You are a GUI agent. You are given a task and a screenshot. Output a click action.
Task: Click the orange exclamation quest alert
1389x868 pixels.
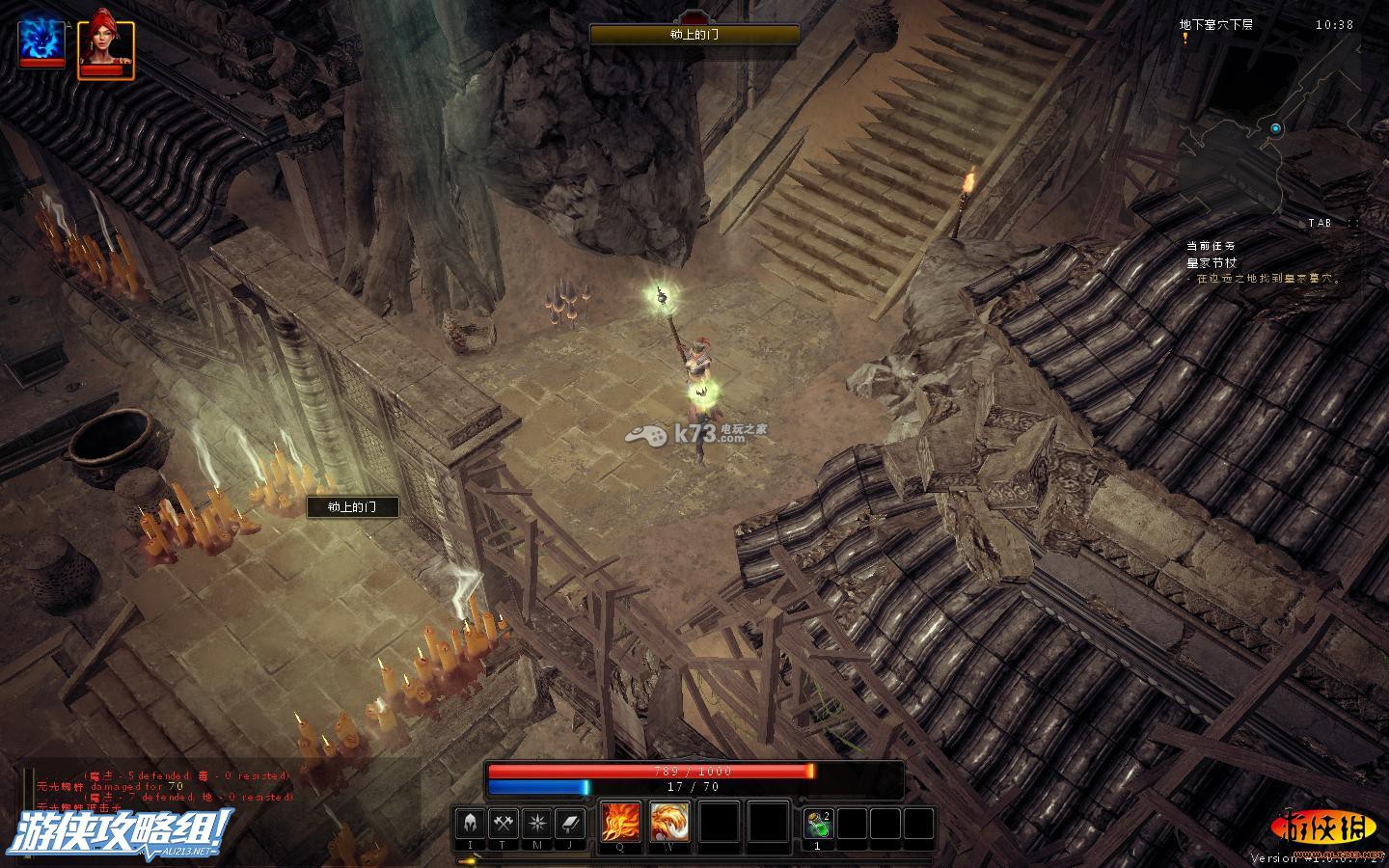point(1185,39)
